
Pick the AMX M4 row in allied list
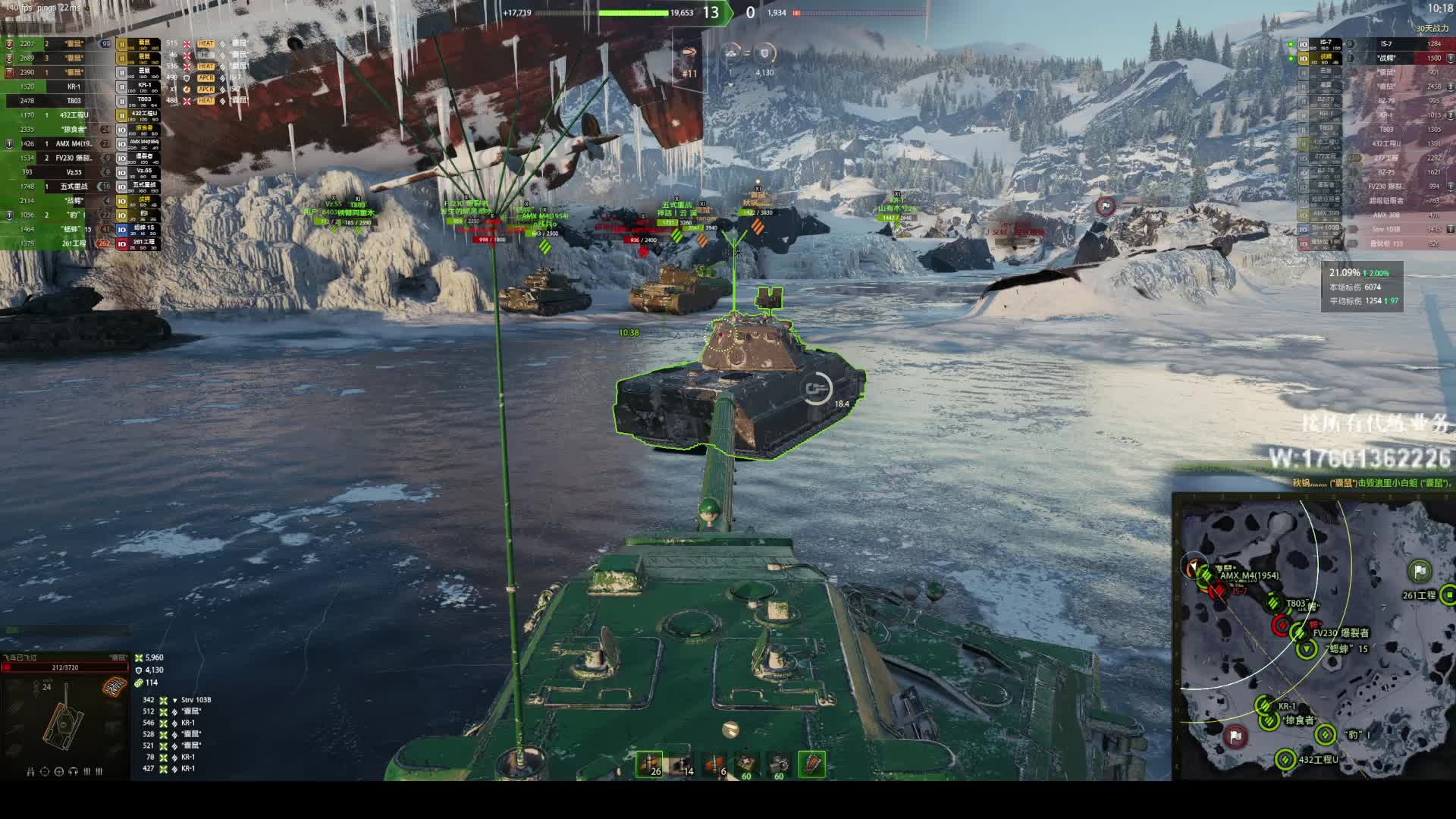74,143
